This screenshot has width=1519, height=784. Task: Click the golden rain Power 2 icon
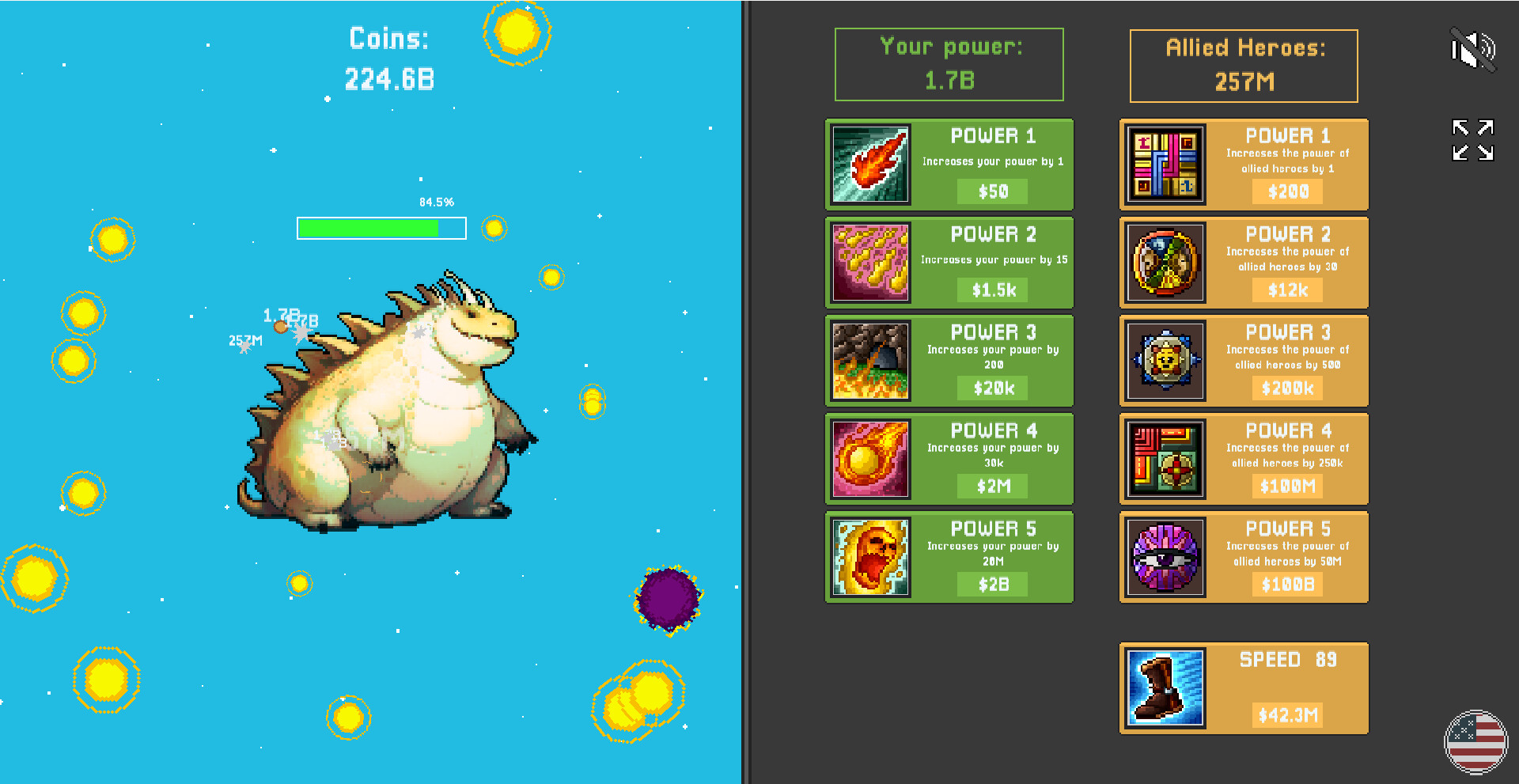(x=869, y=263)
